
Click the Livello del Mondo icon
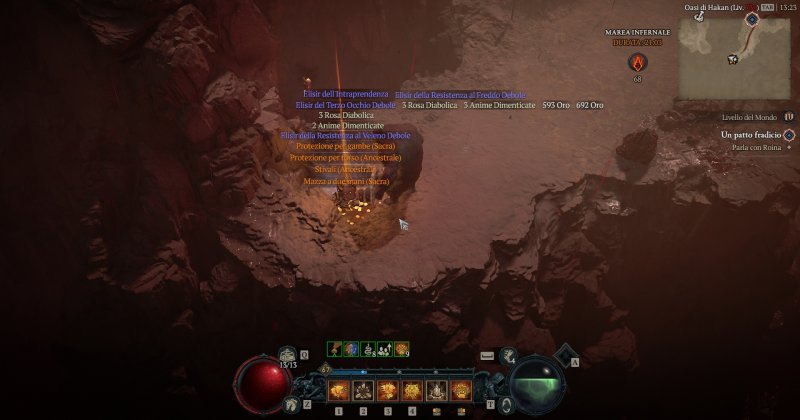(788, 118)
